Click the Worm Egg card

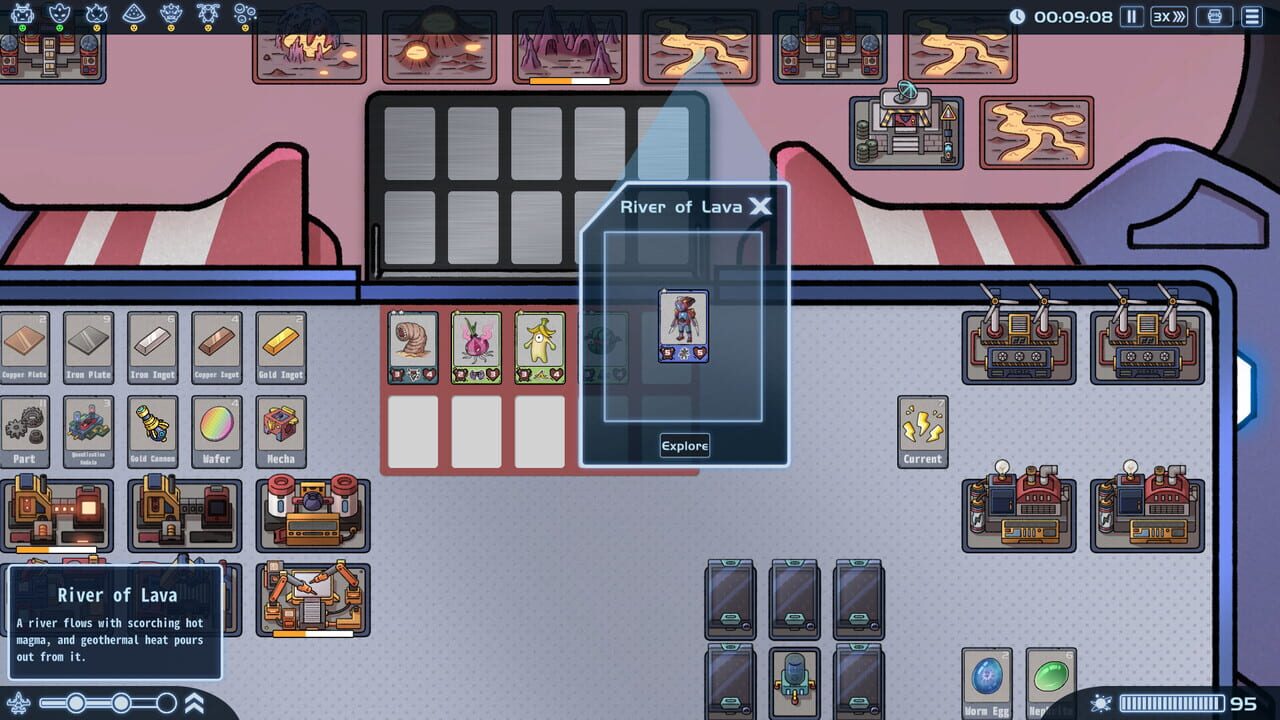[x=986, y=683]
